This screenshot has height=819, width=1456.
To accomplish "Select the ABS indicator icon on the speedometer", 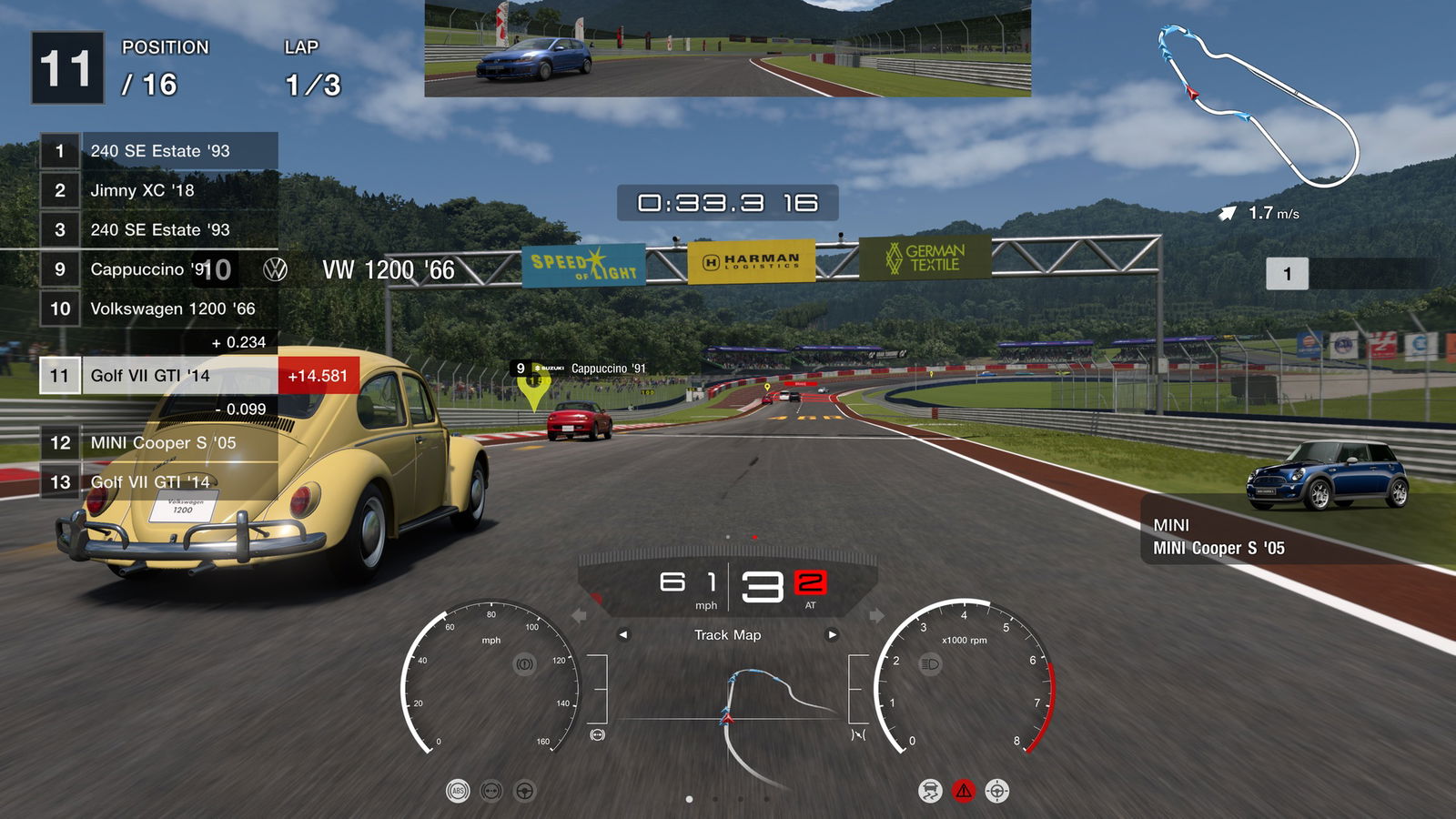I will pyautogui.click(x=458, y=791).
